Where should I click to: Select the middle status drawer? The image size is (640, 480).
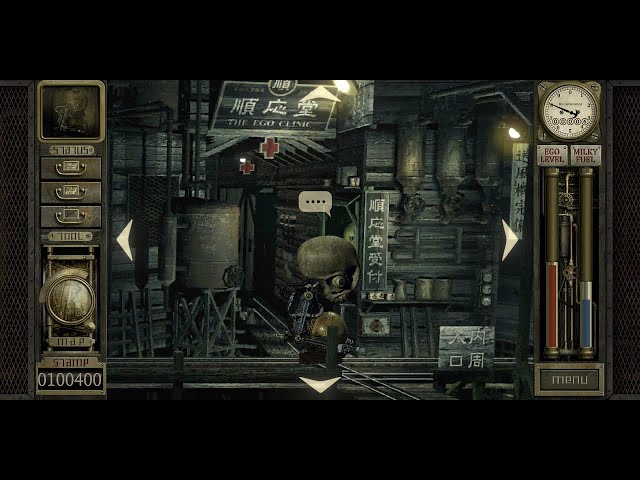pyautogui.click(x=70, y=192)
